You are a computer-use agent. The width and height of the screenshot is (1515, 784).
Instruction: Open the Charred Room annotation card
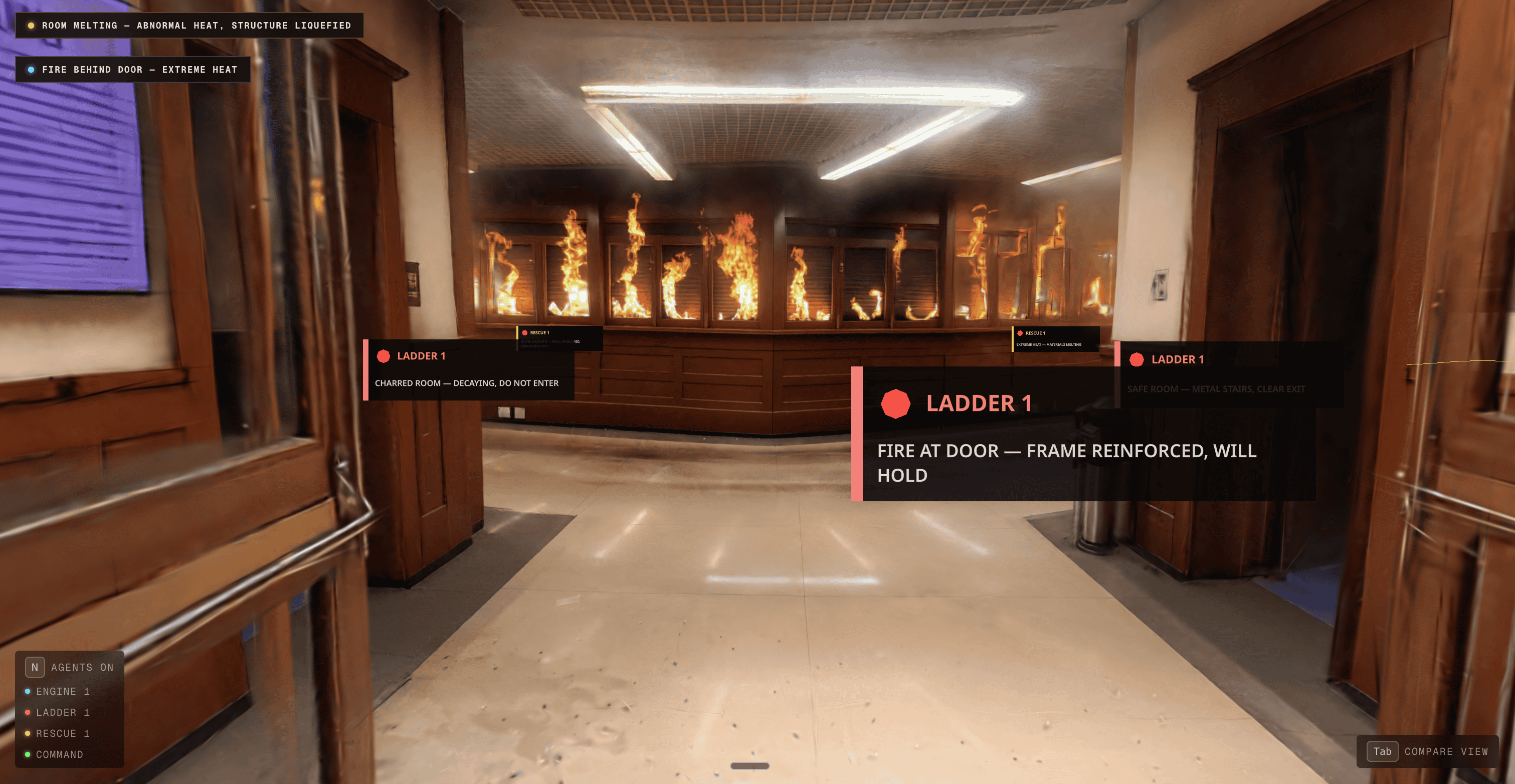coord(468,370)
